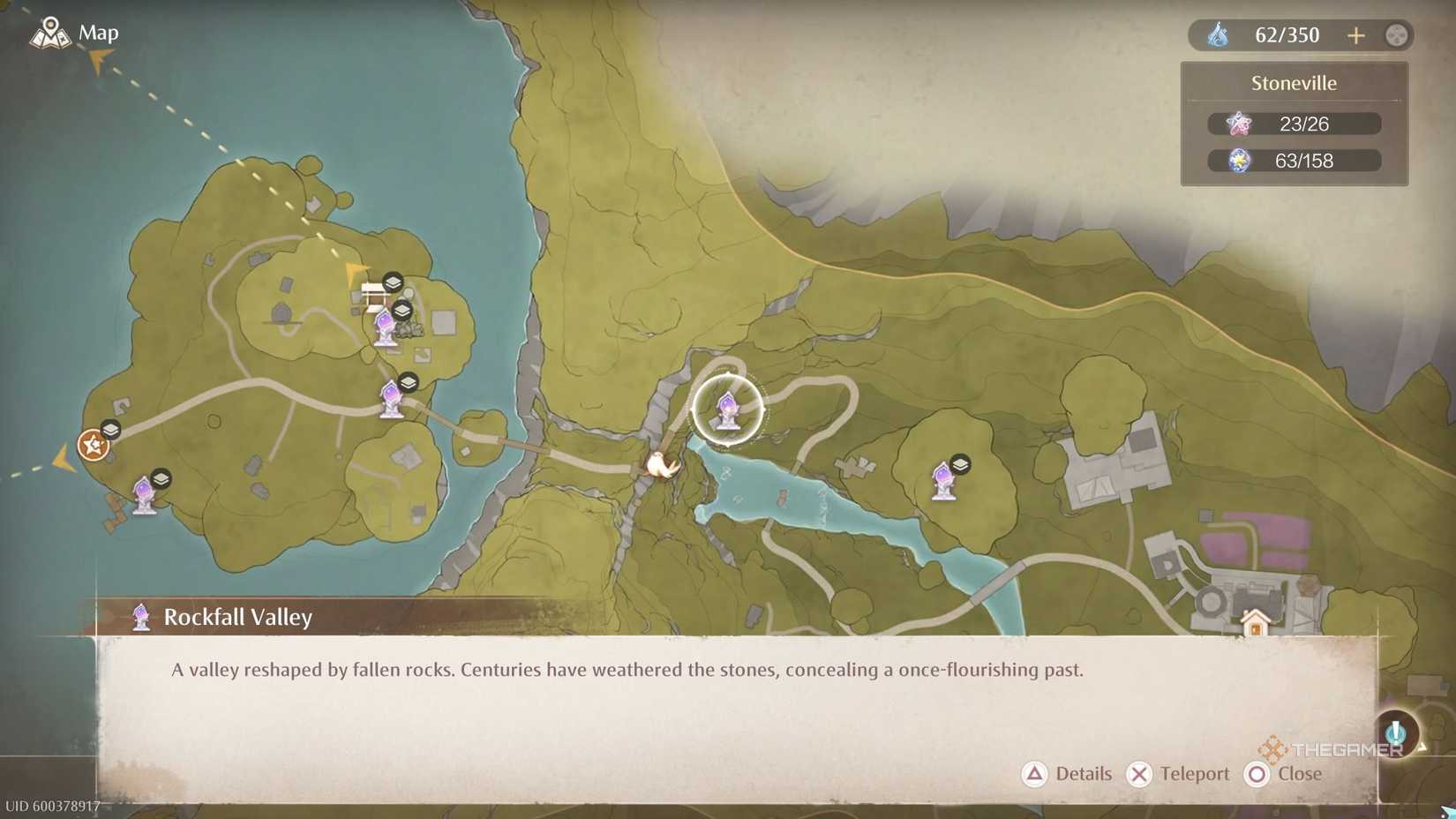Viewport: 1456px width, 819px height.
Task: Click the Map icon in the top-left corner
Action: point(50,33)
